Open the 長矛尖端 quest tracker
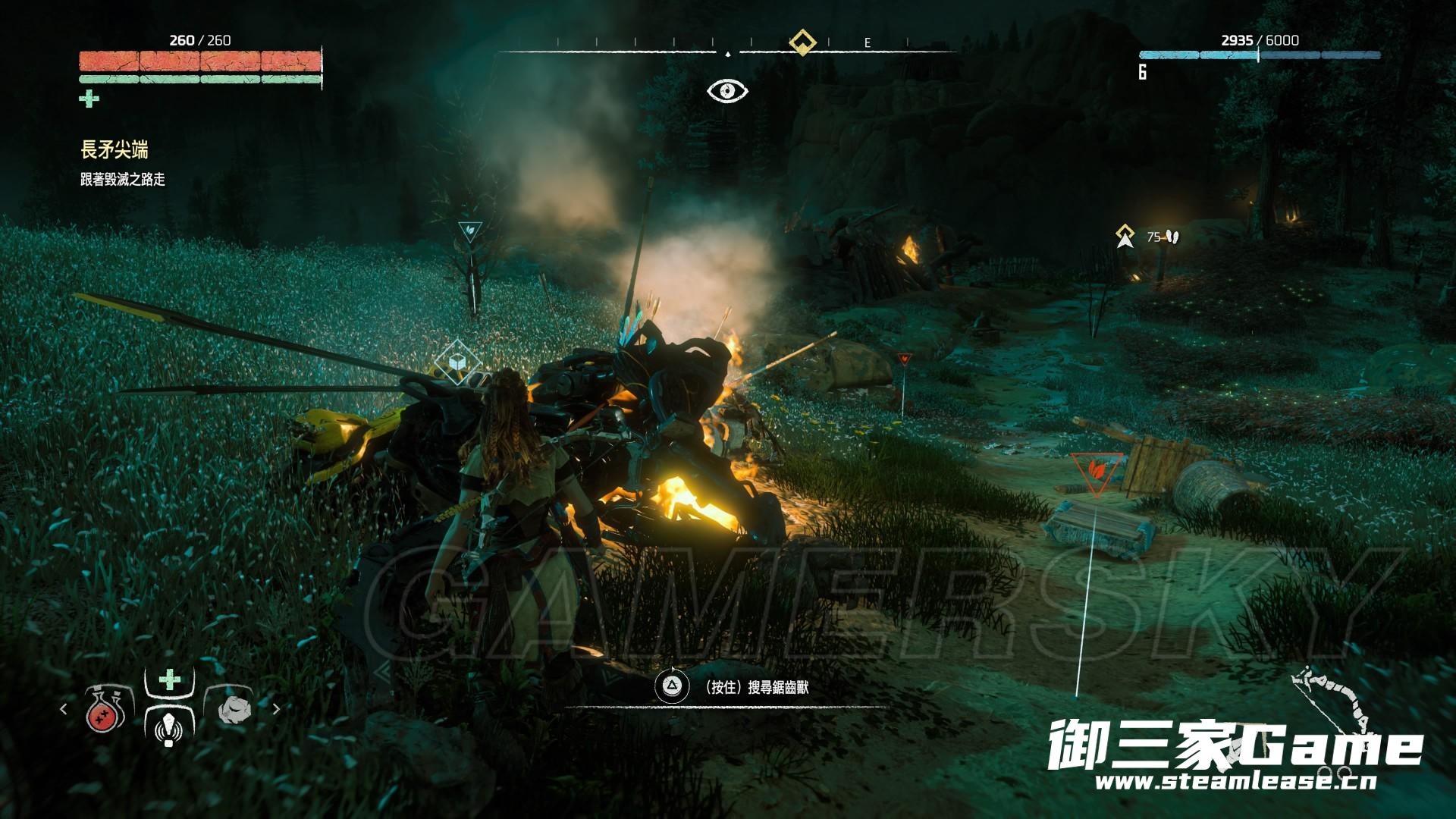The height and width of the screenshot is (819, 1456). coord(115,150)
